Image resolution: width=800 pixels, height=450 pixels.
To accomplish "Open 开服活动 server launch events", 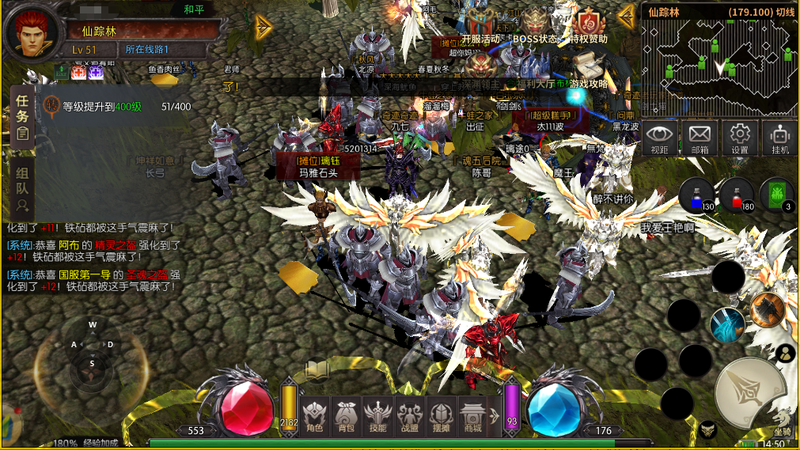I will click(479, 24).
